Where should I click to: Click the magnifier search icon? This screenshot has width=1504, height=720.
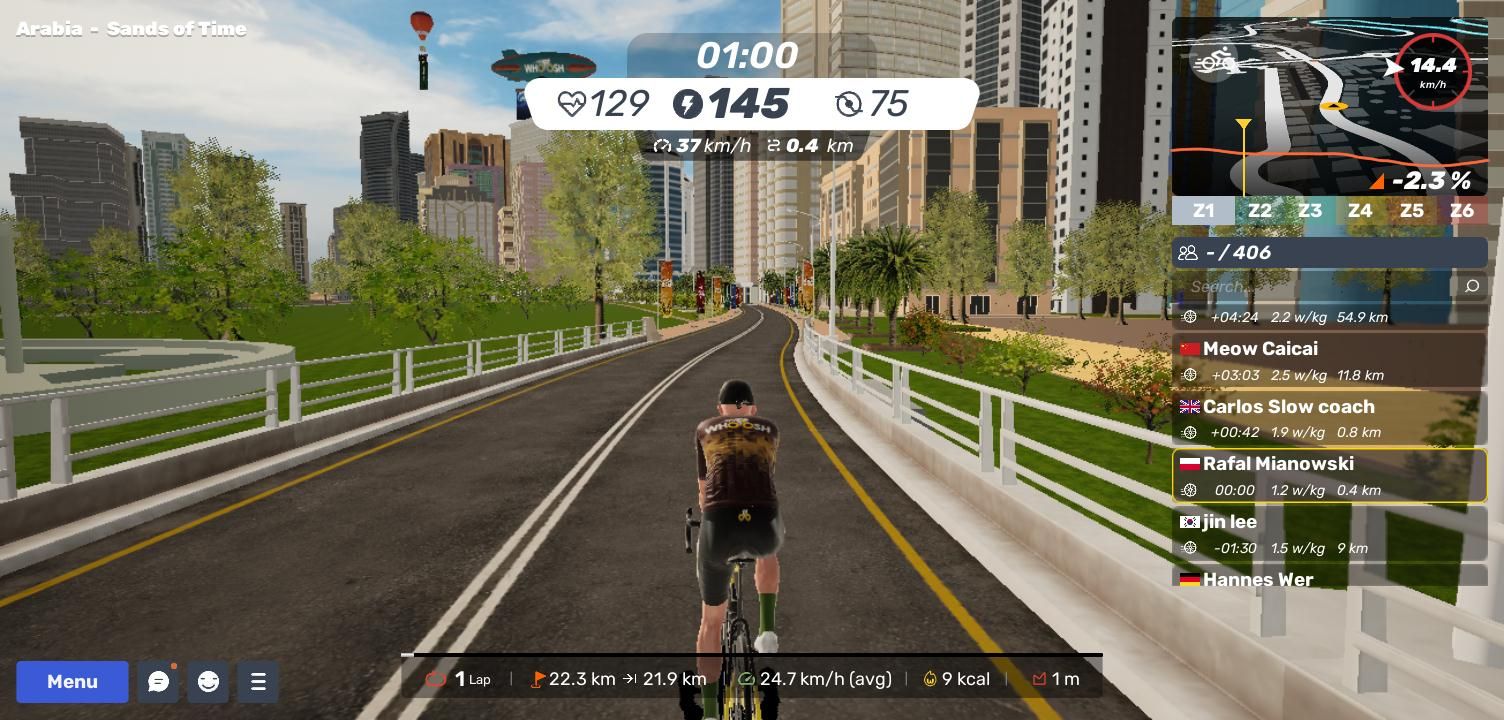point(1471,286)
